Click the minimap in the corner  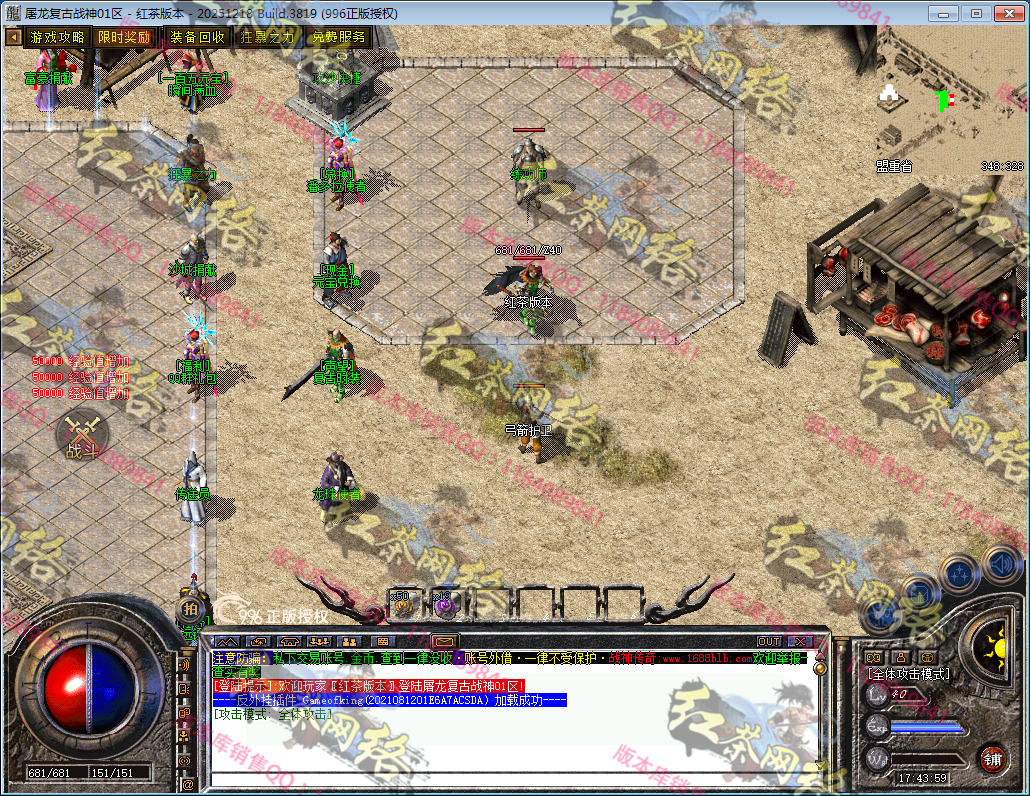951,100
